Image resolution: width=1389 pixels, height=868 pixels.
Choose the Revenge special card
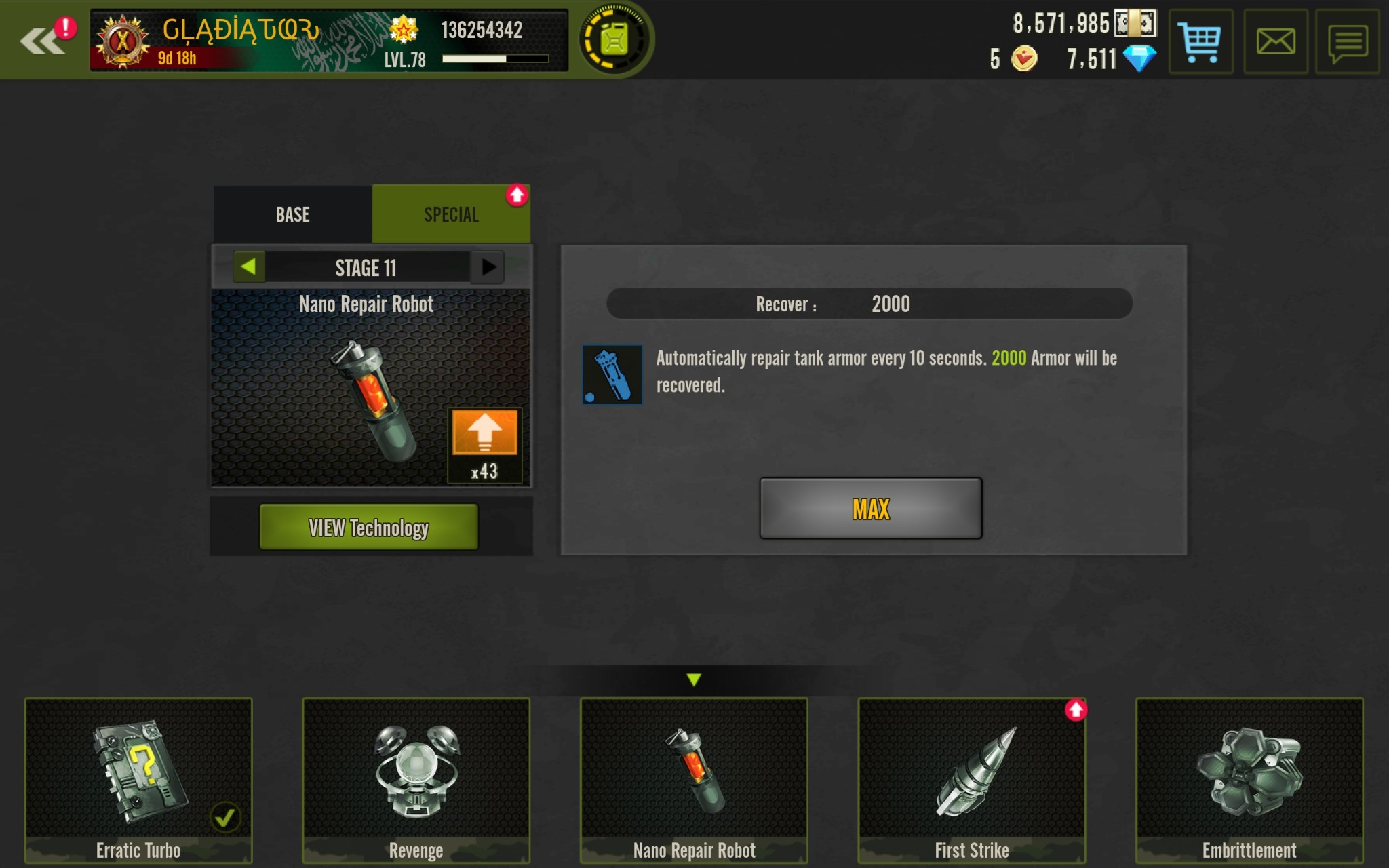coord(416,780)
